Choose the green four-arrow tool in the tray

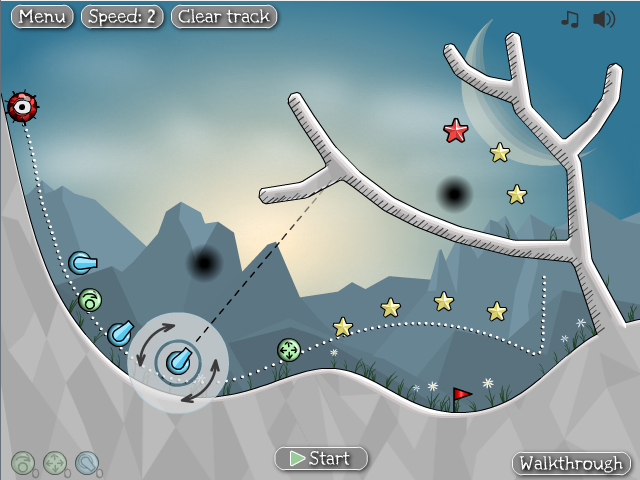tap(55, 462)
